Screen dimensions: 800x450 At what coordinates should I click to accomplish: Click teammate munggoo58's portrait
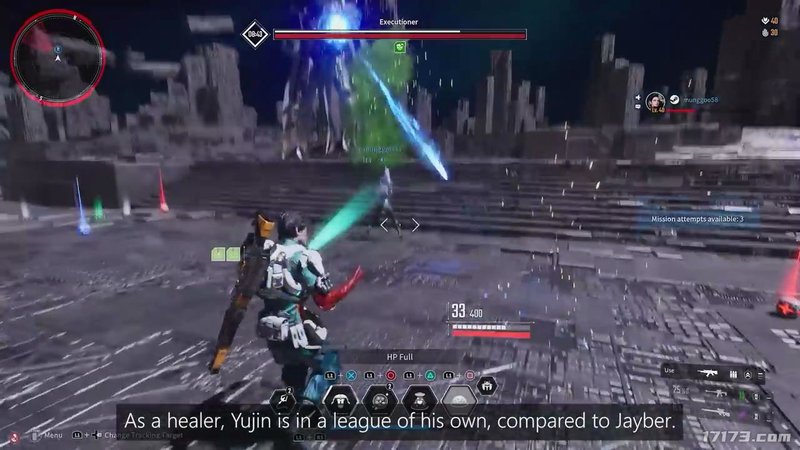point(655,101)
